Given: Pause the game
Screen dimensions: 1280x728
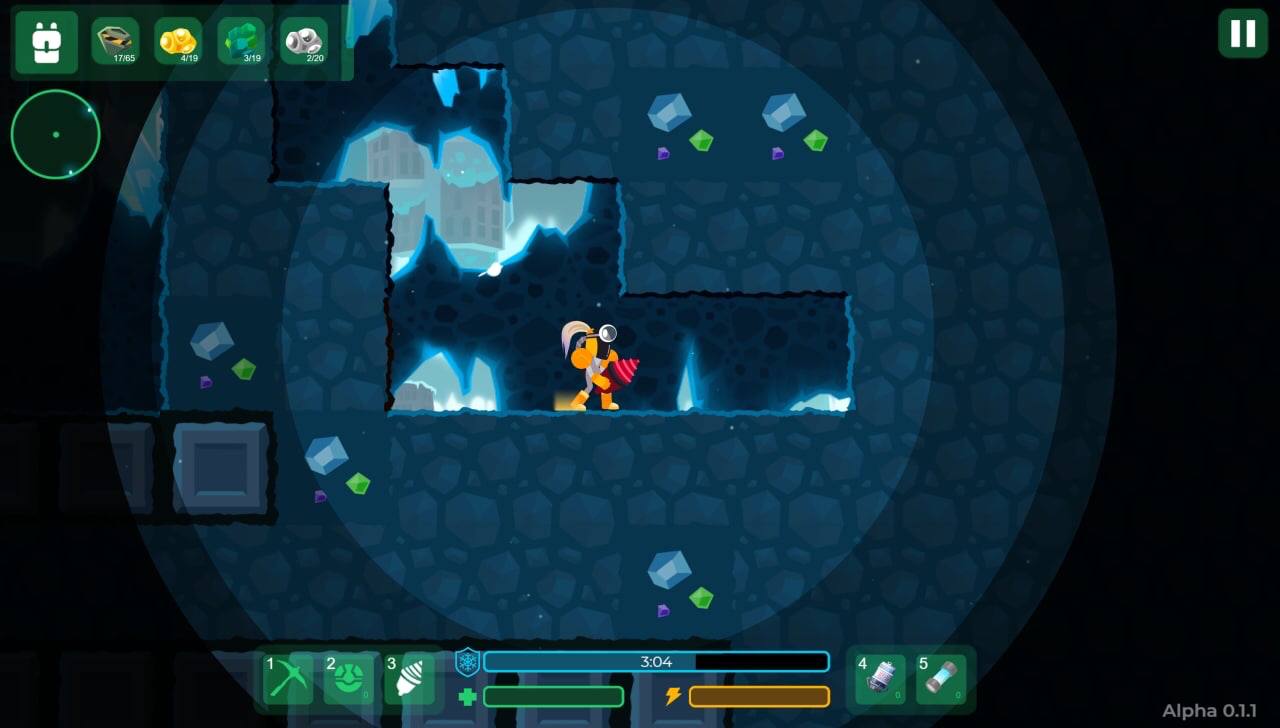Looking at the screenshot, I should (1242, 34).
